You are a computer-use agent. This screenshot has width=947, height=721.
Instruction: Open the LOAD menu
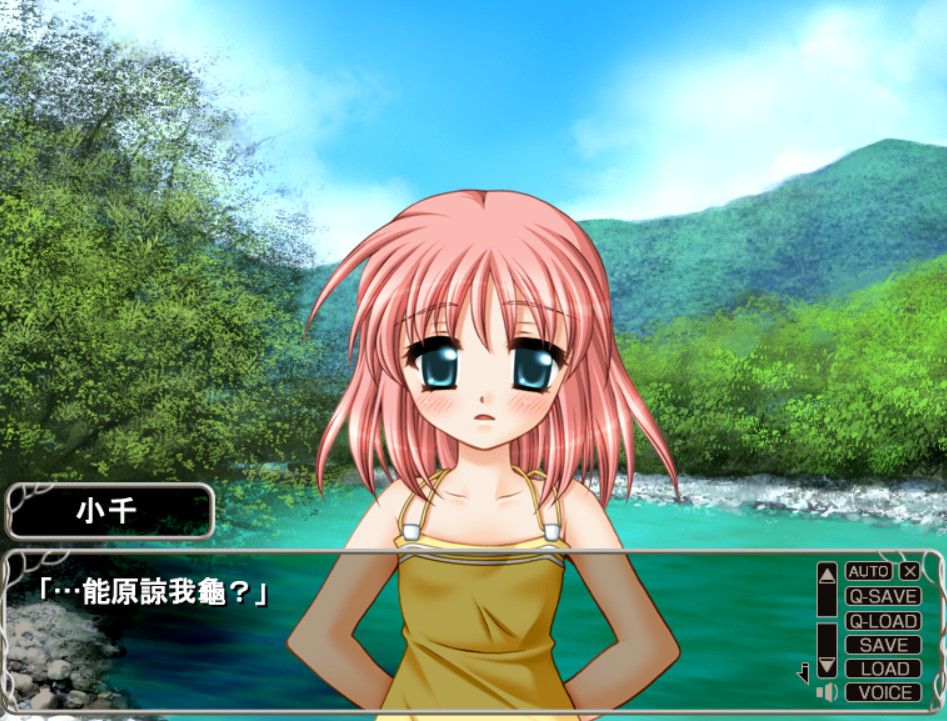click(882, 668)
